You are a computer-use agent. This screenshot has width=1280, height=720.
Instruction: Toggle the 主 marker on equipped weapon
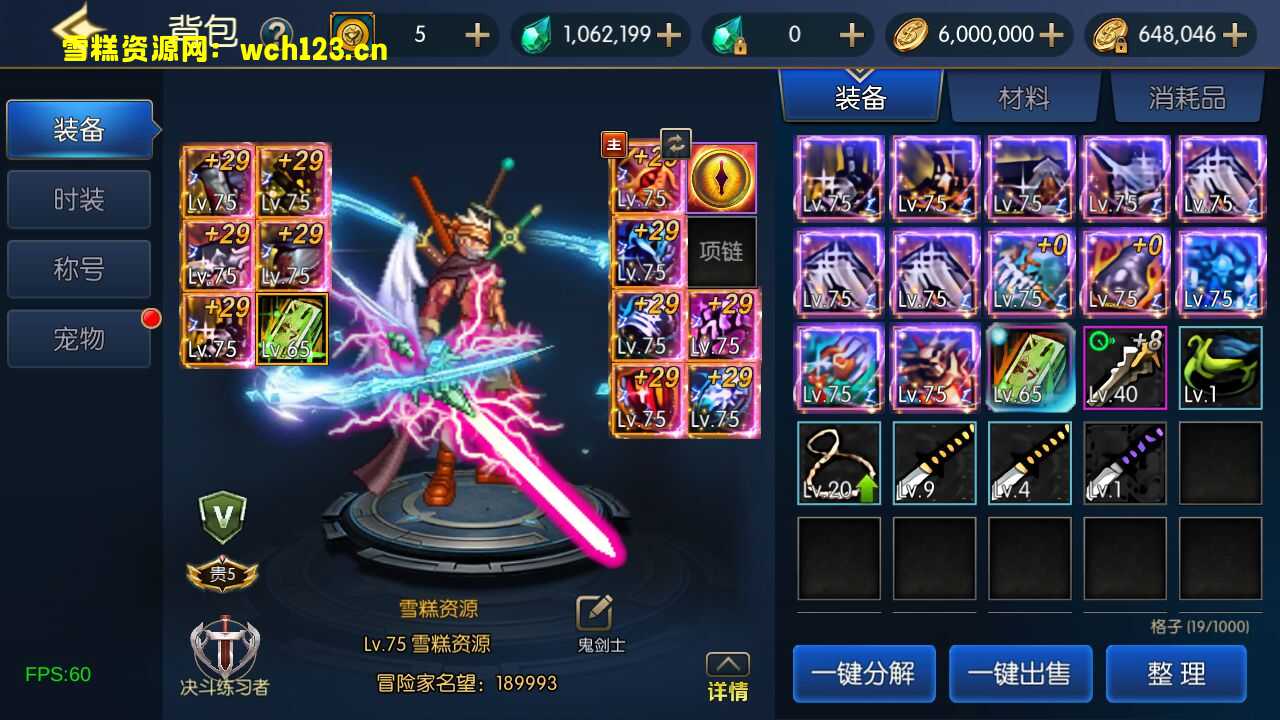[613, 143]
